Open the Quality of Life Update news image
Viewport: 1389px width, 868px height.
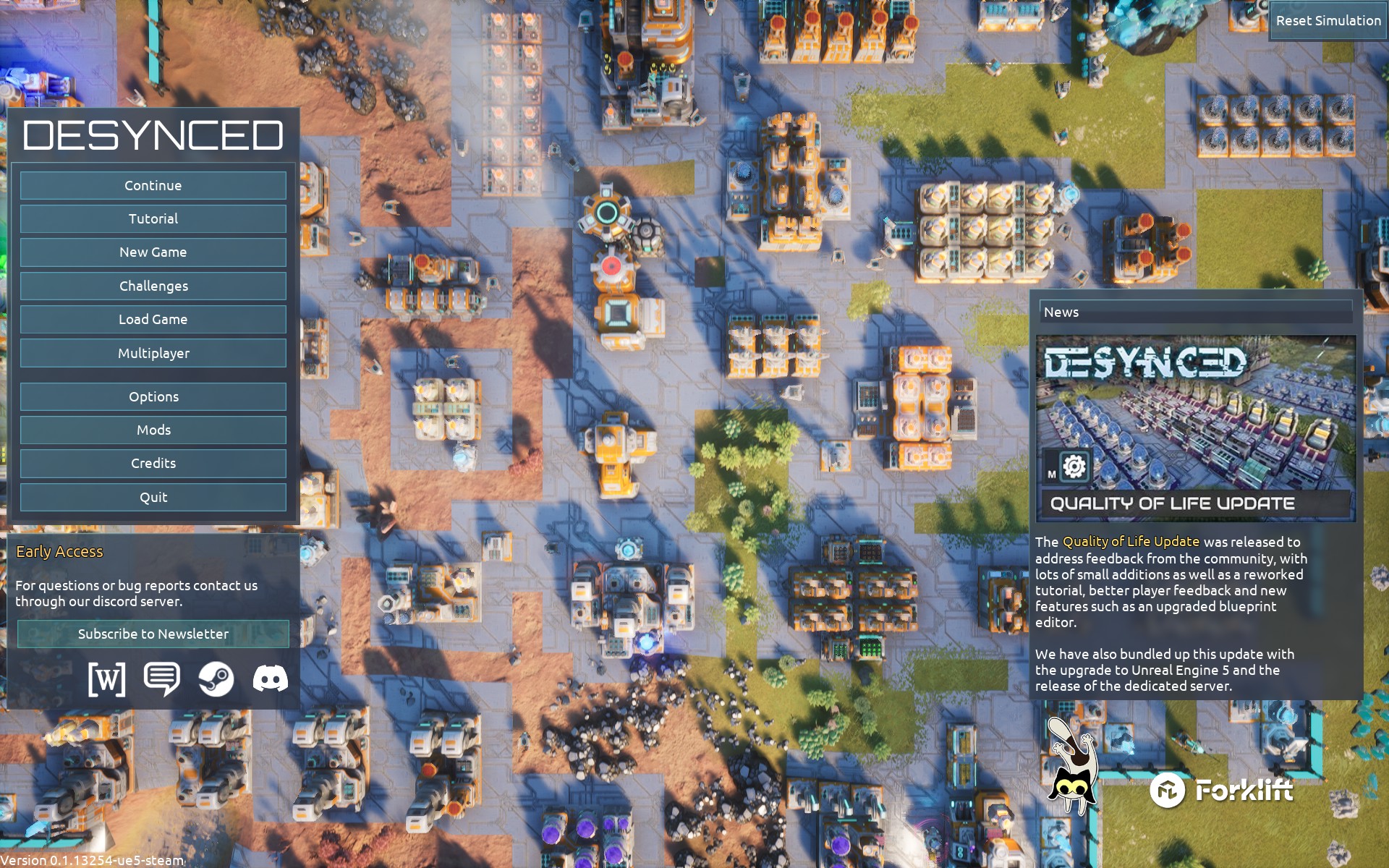pyautogui.click(x=1196, y=427)
